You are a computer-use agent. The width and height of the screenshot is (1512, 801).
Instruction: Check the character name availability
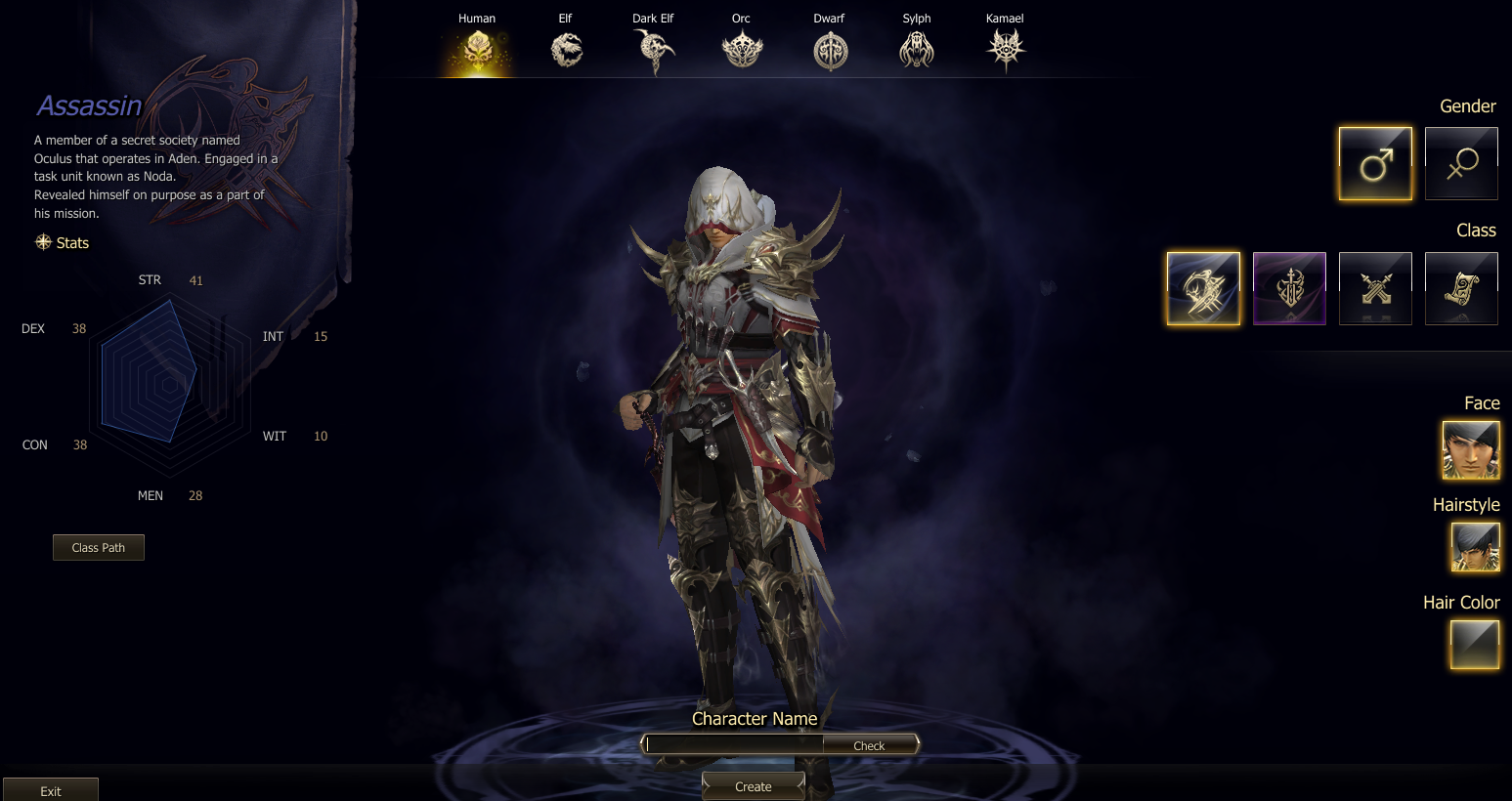(x=869, y=745)
